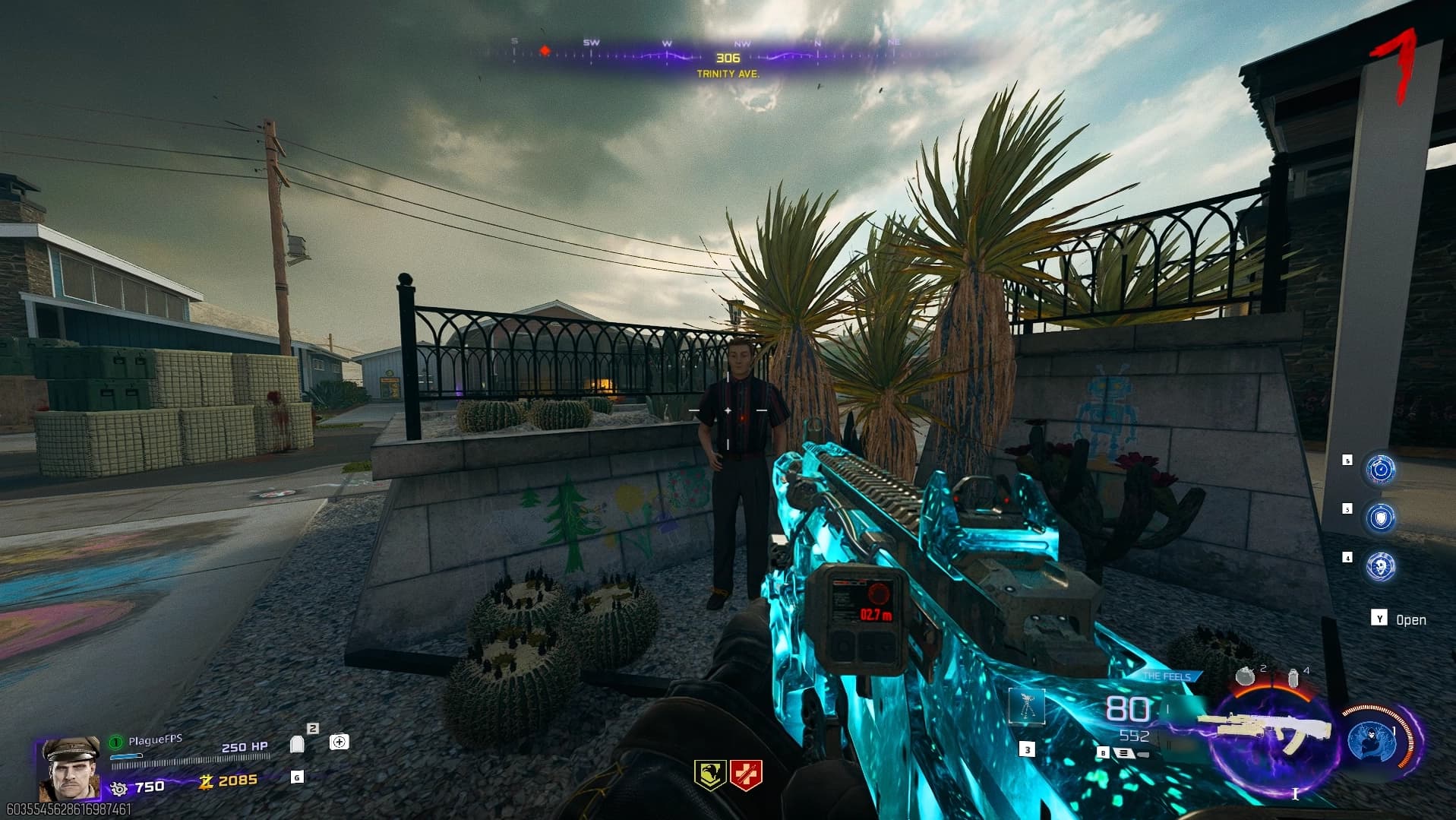Click the PlagueFPS operator portrait
Viewport: 1456px width, 820px height.
(69, 768)
